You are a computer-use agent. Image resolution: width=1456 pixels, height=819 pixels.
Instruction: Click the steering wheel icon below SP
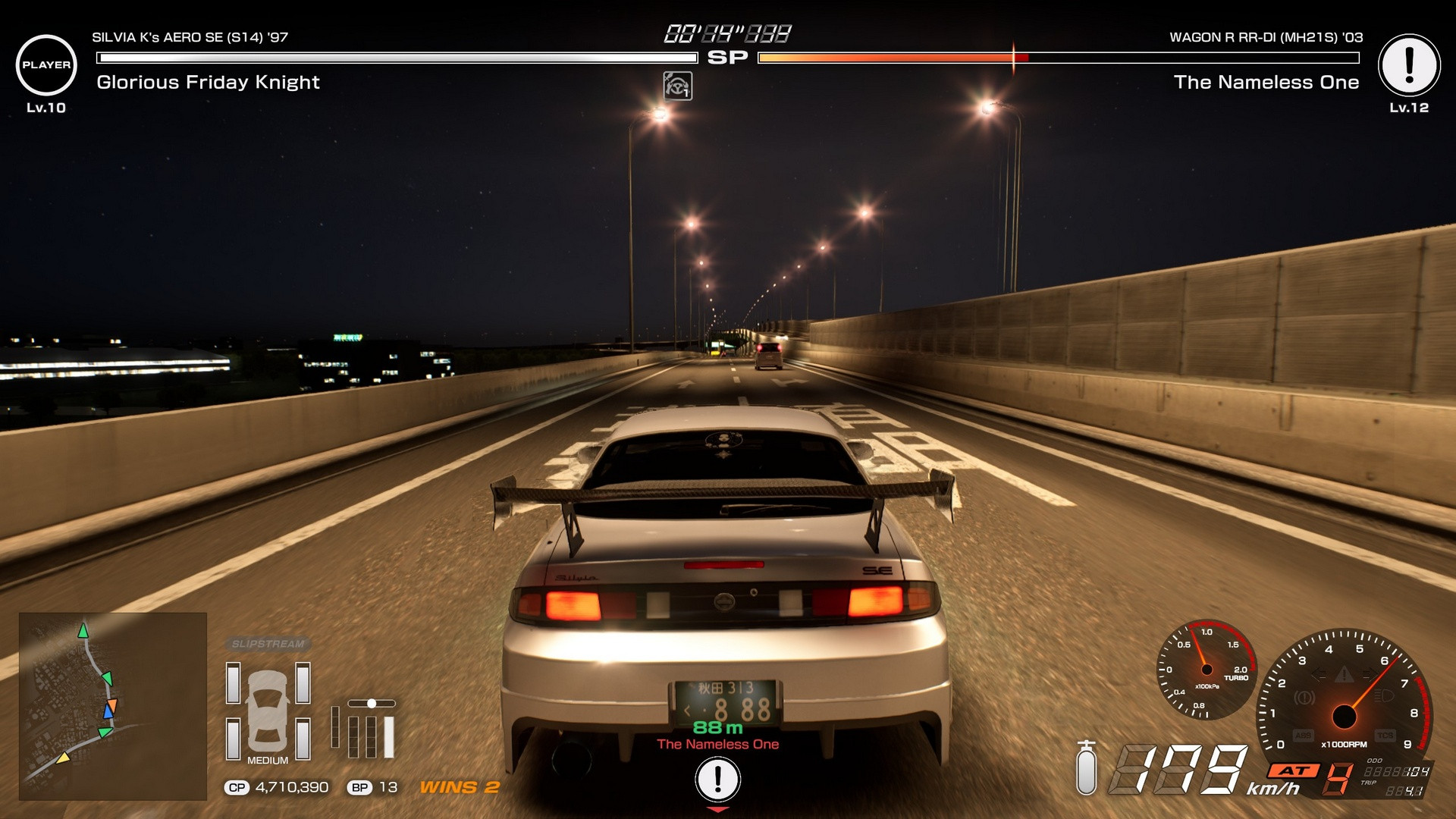(677, 86)
